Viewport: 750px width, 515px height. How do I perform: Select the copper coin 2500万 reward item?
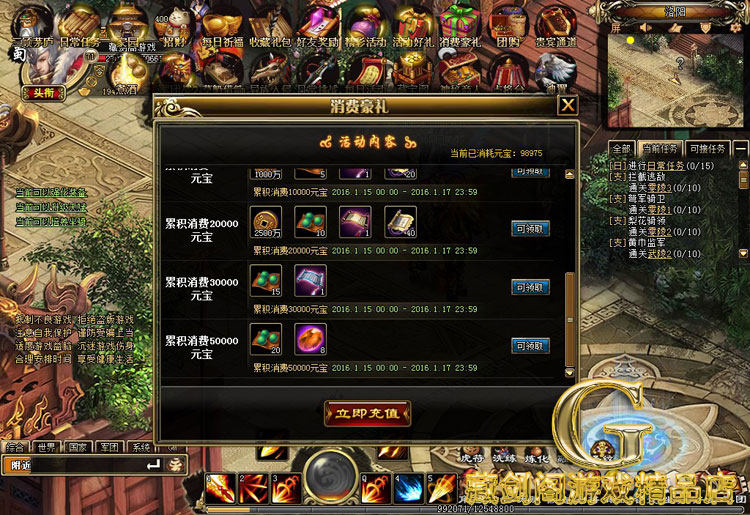click(x=266, y=222)
